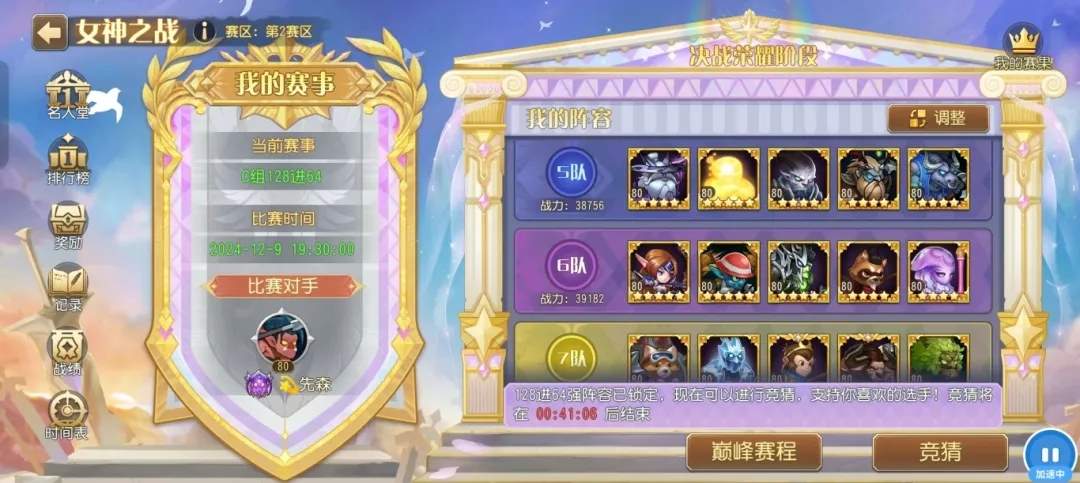This screenshot has height=483, width=1080.
Task: Select the 6队 team badge
Action: 572,267
